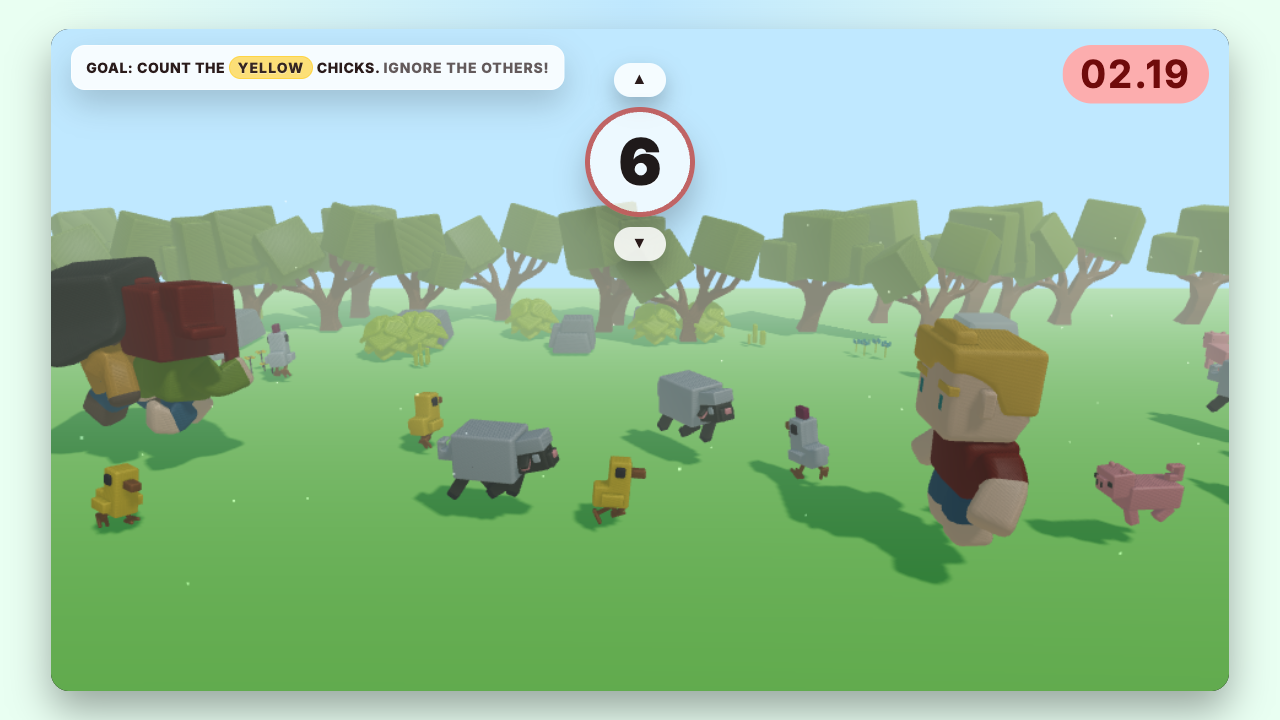Click the YELLOW highlight in the goal banner
Image resolution: width=1280 pixels, height=720 pixels.
270,67
